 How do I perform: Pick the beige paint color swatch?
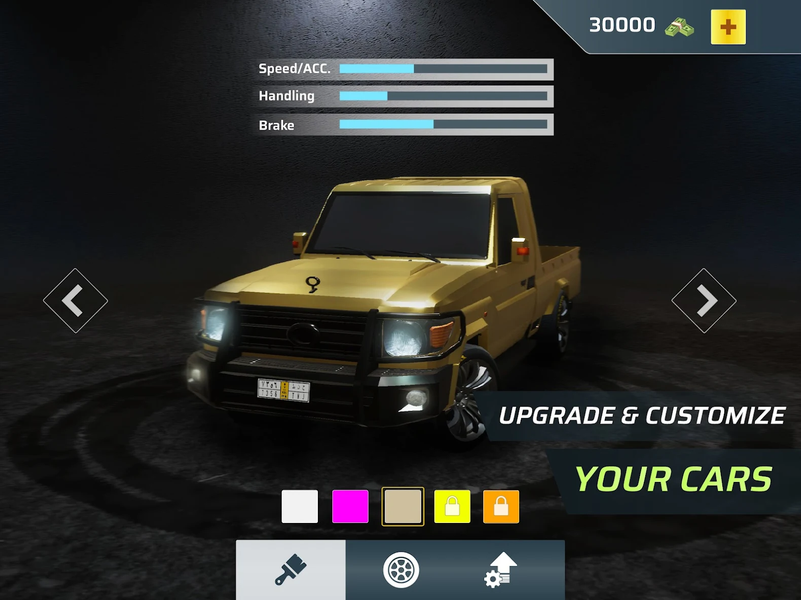(x=403, y=506)
